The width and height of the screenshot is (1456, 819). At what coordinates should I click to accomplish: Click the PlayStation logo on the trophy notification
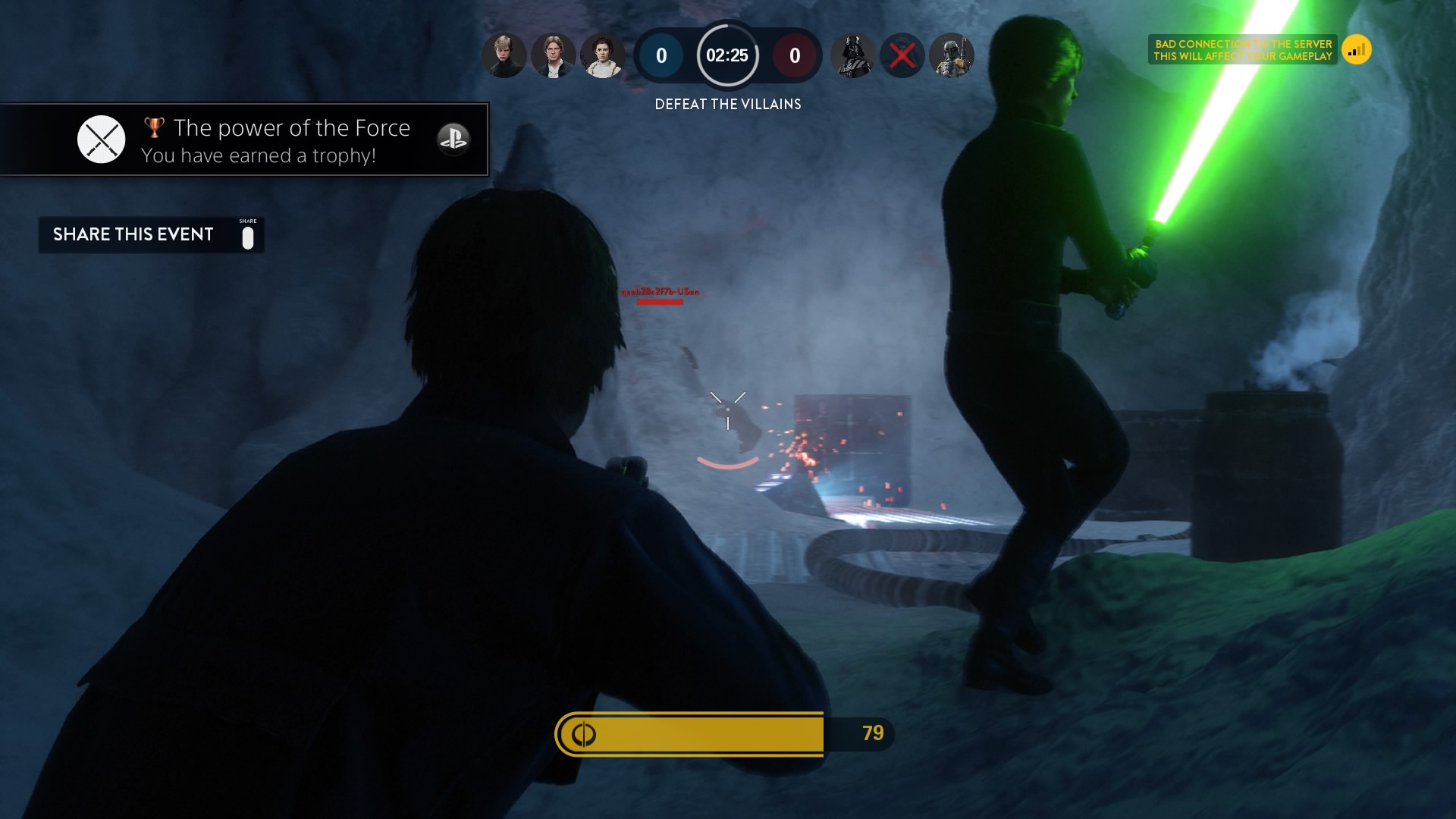tap(453, 140)
